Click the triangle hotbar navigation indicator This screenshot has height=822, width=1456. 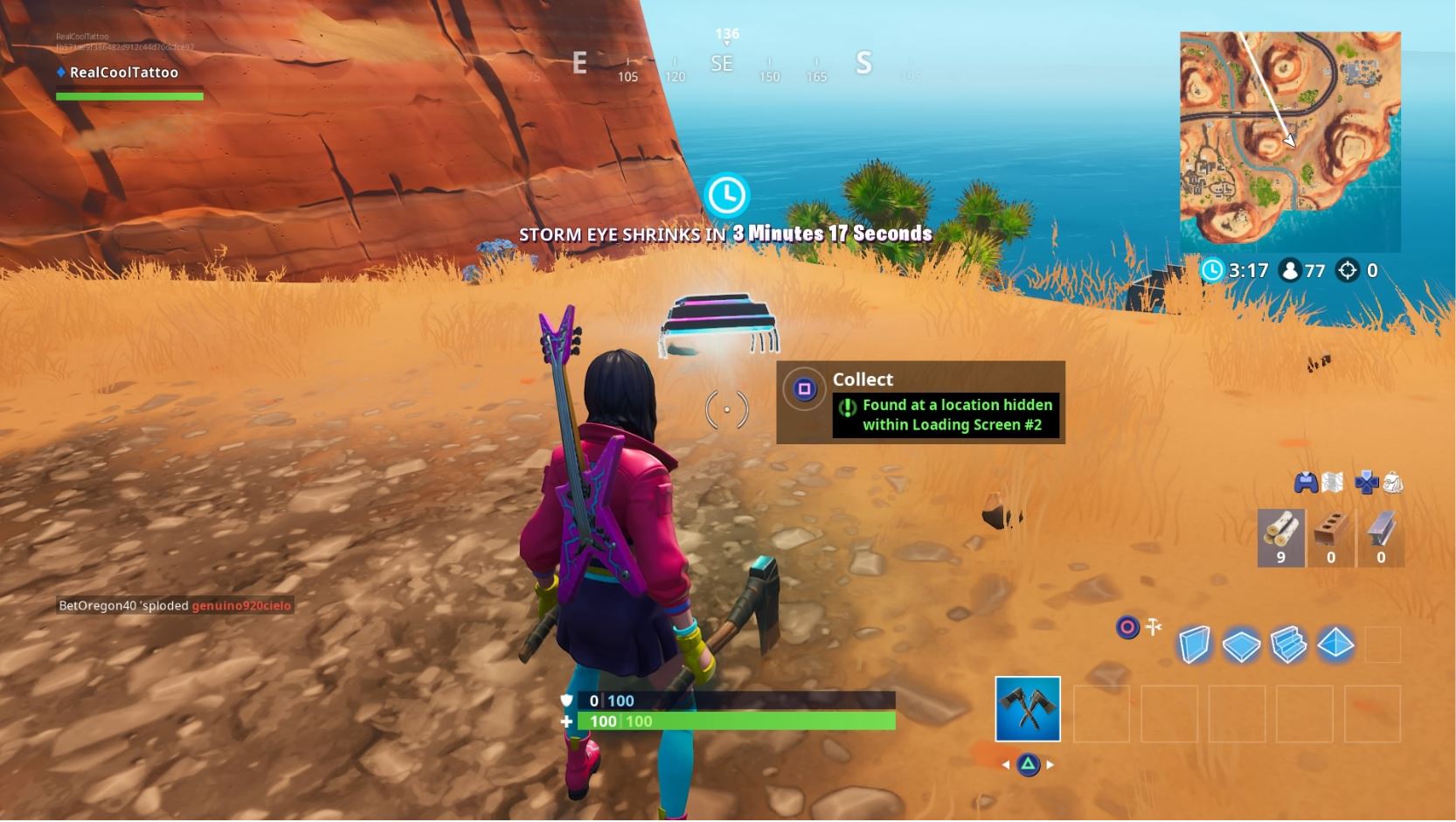click(x=1028, y=763)
